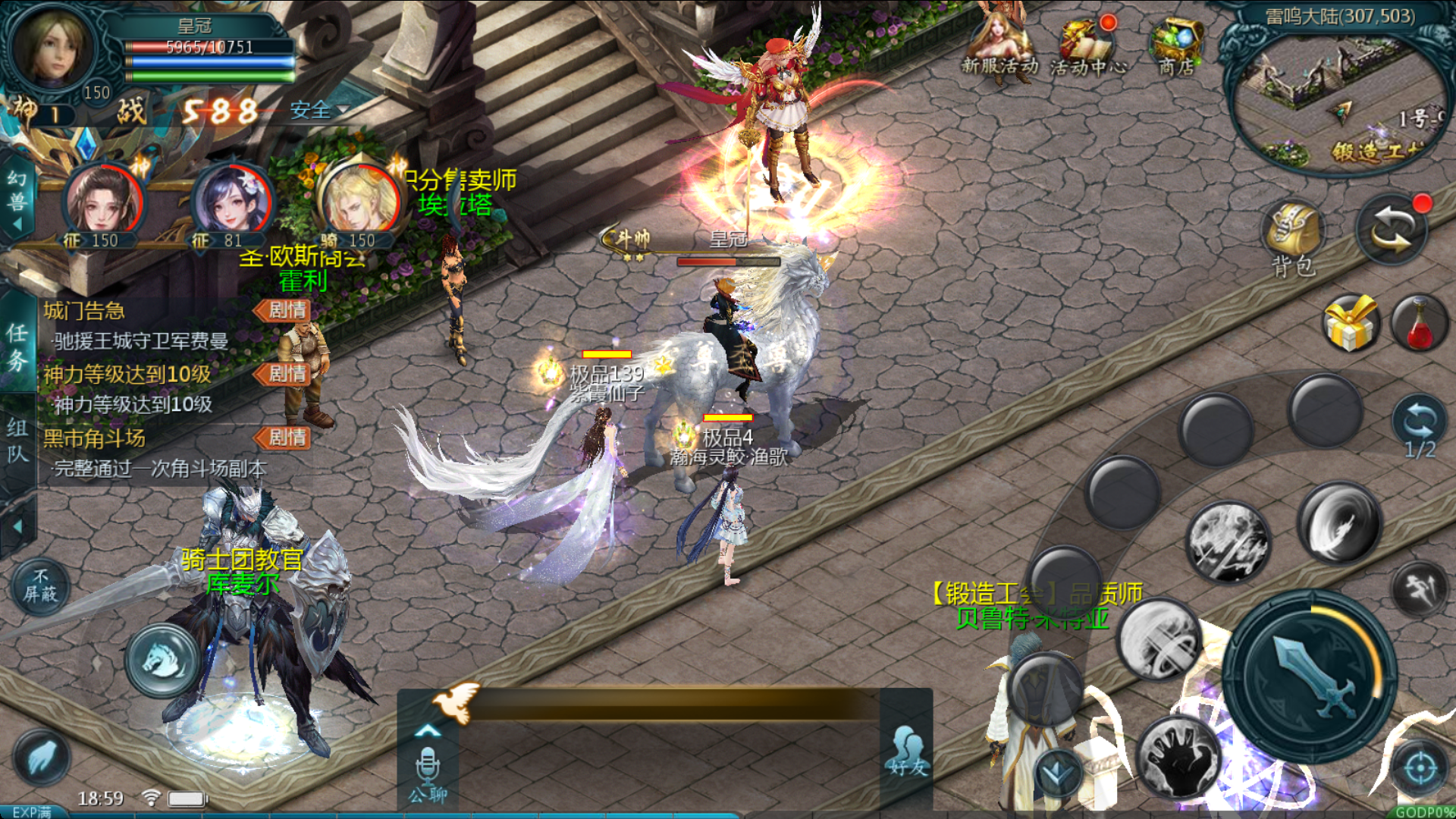Open 新服活动 new server events

[x=999, y=45]
